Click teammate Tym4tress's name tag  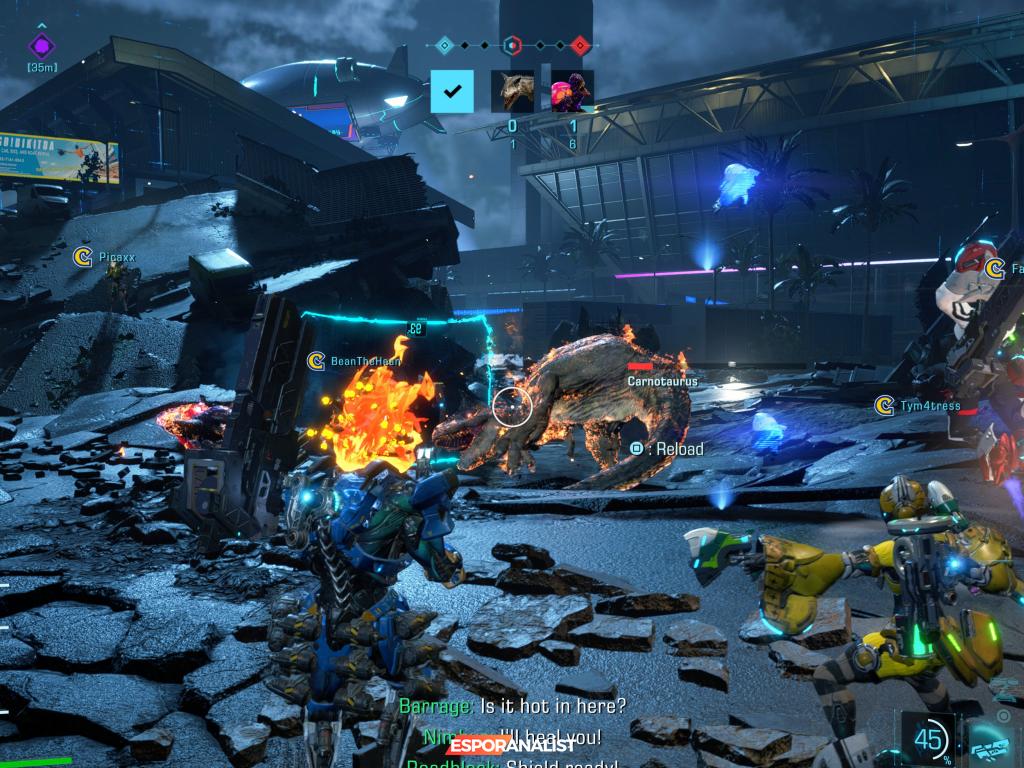click(929, 405)
